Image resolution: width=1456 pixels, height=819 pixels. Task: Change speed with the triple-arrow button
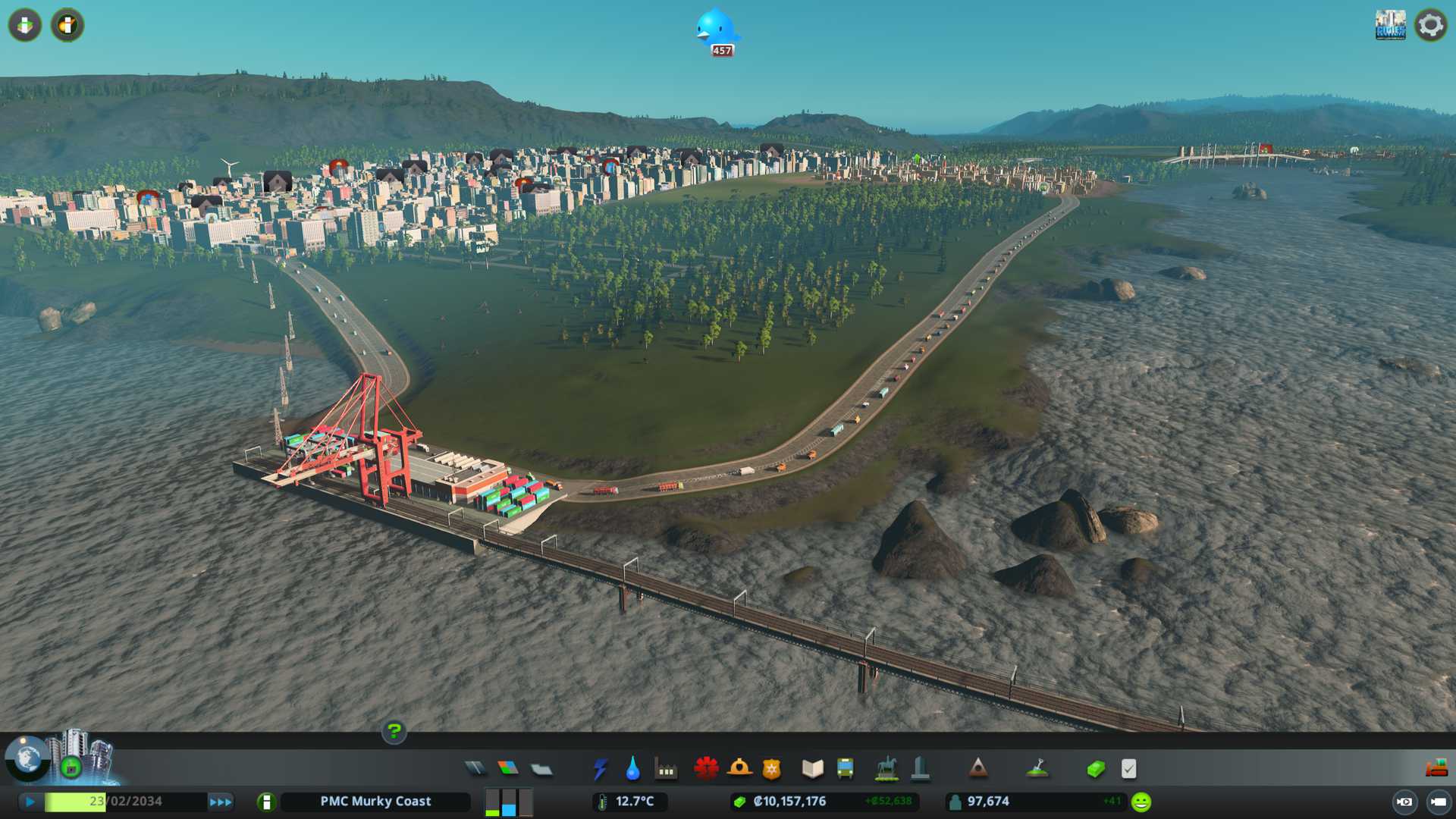[x=221, y=802]
